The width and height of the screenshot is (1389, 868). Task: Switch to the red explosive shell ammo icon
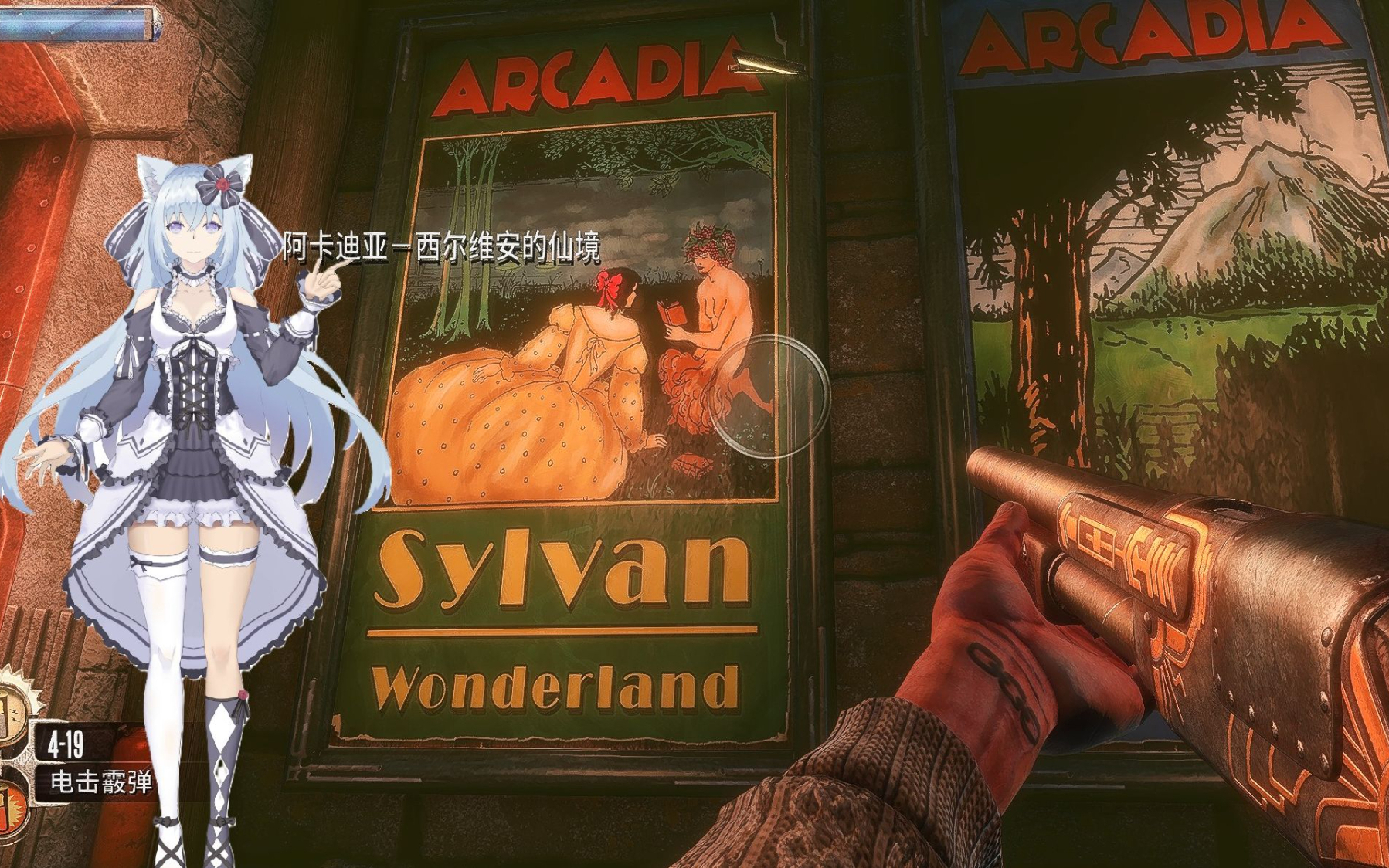tap(11, 806)
